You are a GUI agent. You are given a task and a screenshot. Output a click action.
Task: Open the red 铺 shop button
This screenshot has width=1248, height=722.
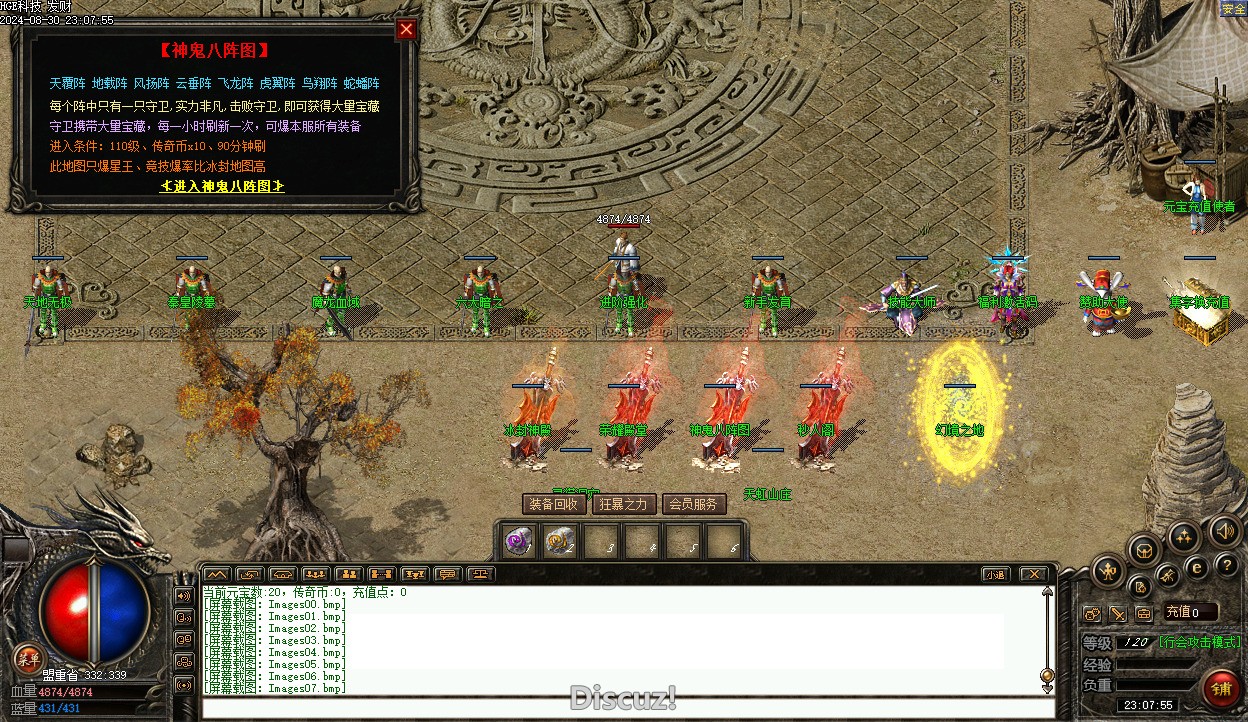(1220, 688)
